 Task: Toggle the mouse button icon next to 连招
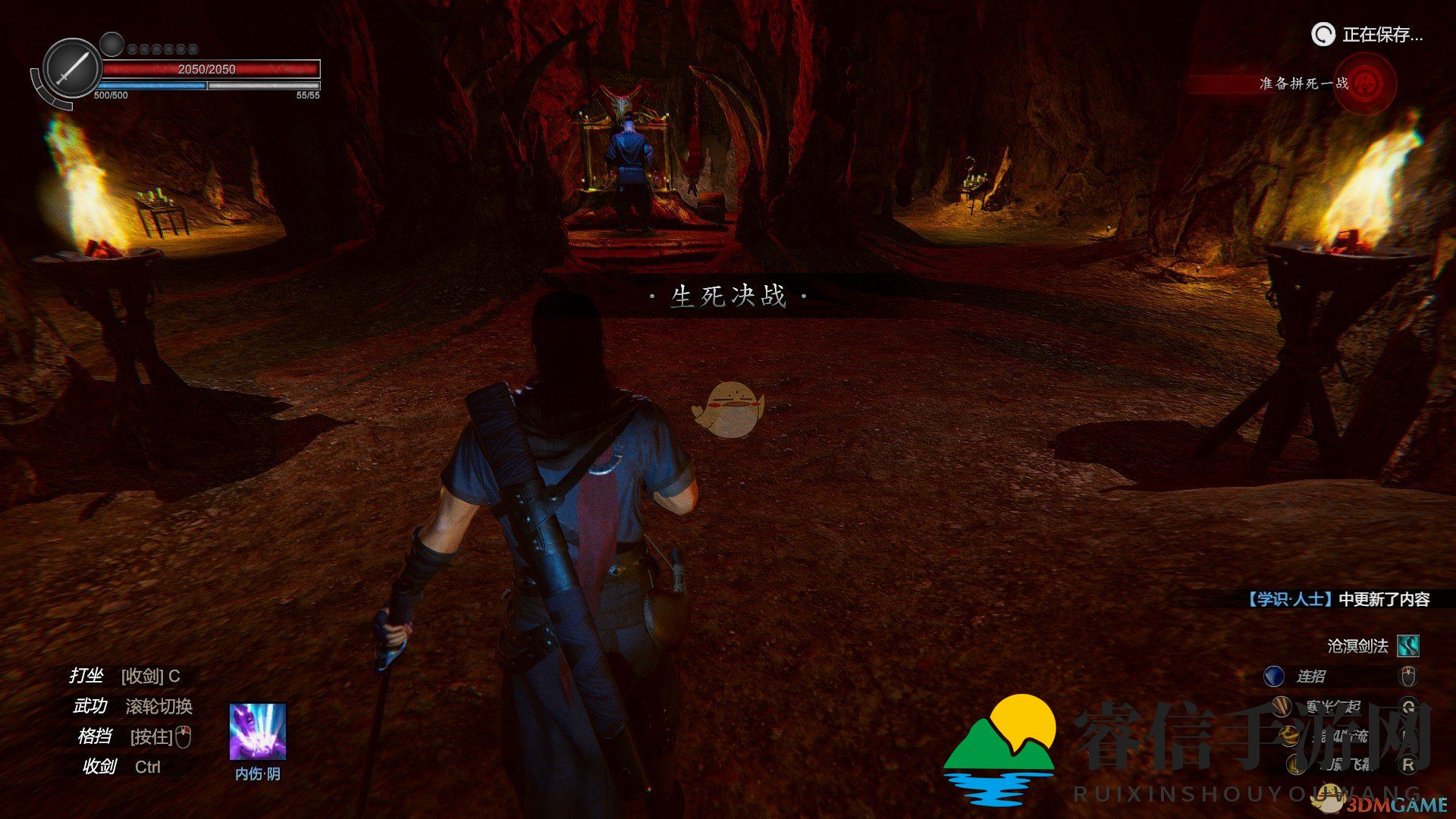coord(1408,676)
